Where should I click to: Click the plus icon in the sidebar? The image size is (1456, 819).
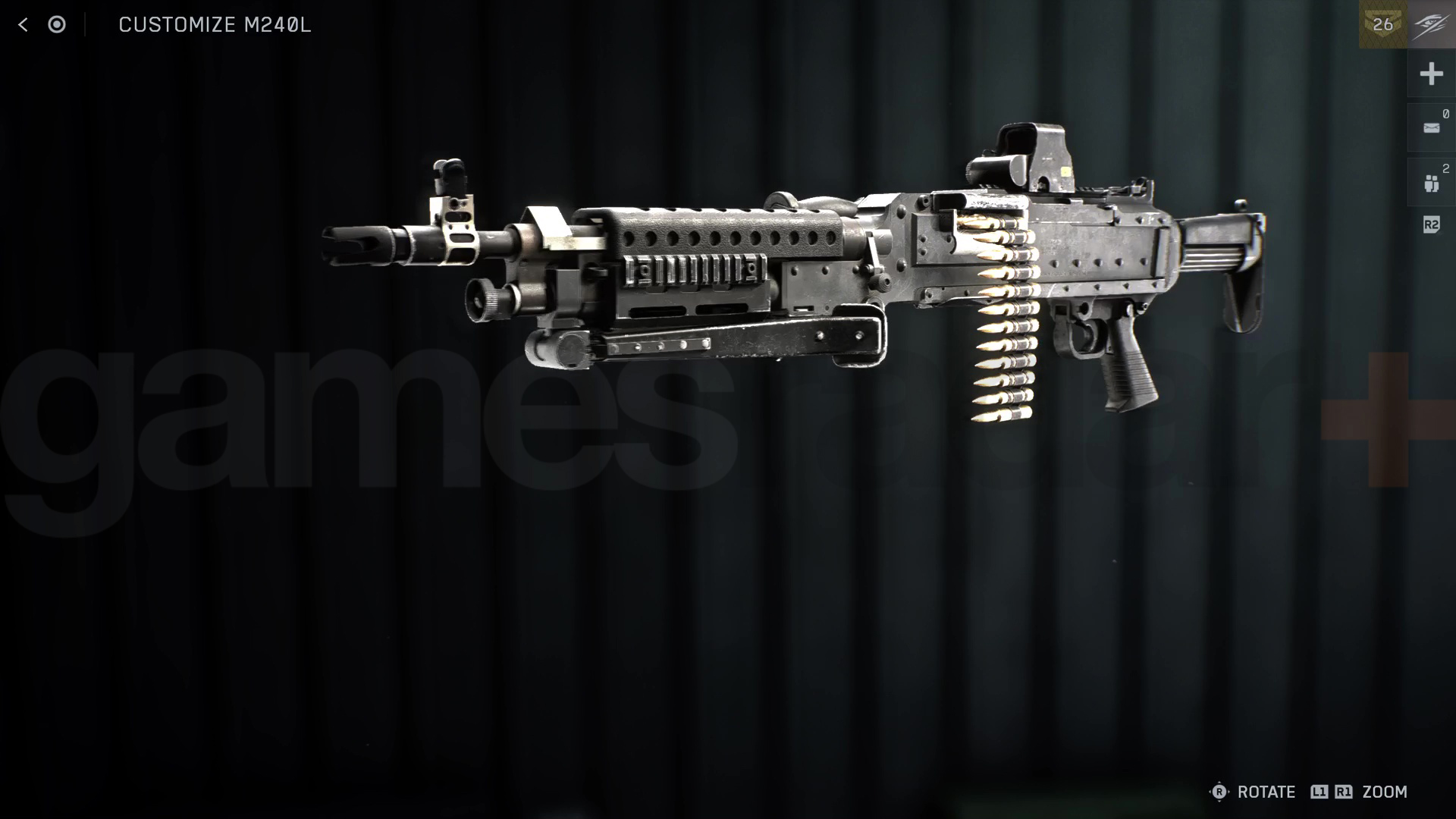1431,74
